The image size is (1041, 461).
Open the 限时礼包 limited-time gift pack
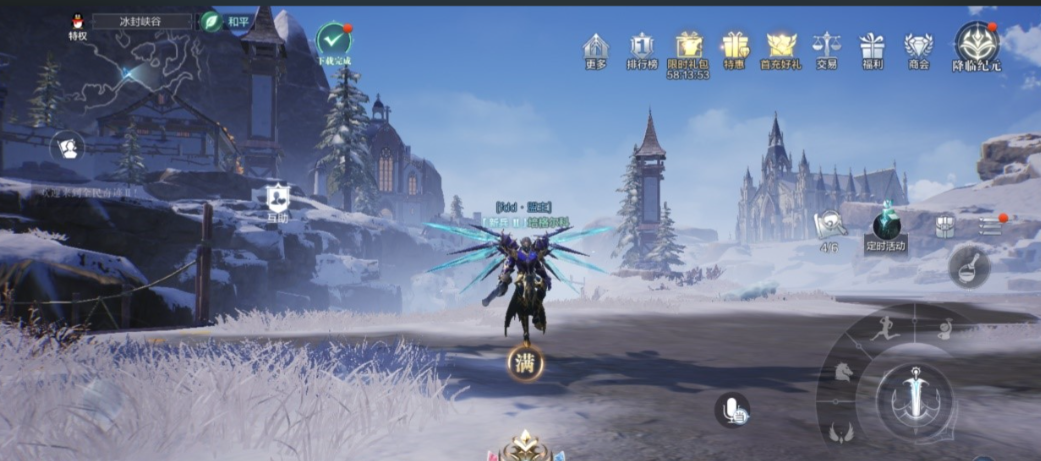tap(688, 48)
